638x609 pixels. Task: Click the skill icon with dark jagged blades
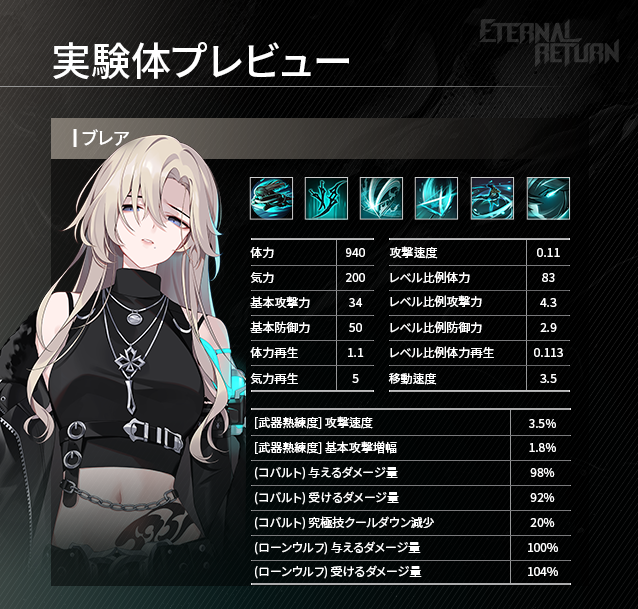[326, 199]
